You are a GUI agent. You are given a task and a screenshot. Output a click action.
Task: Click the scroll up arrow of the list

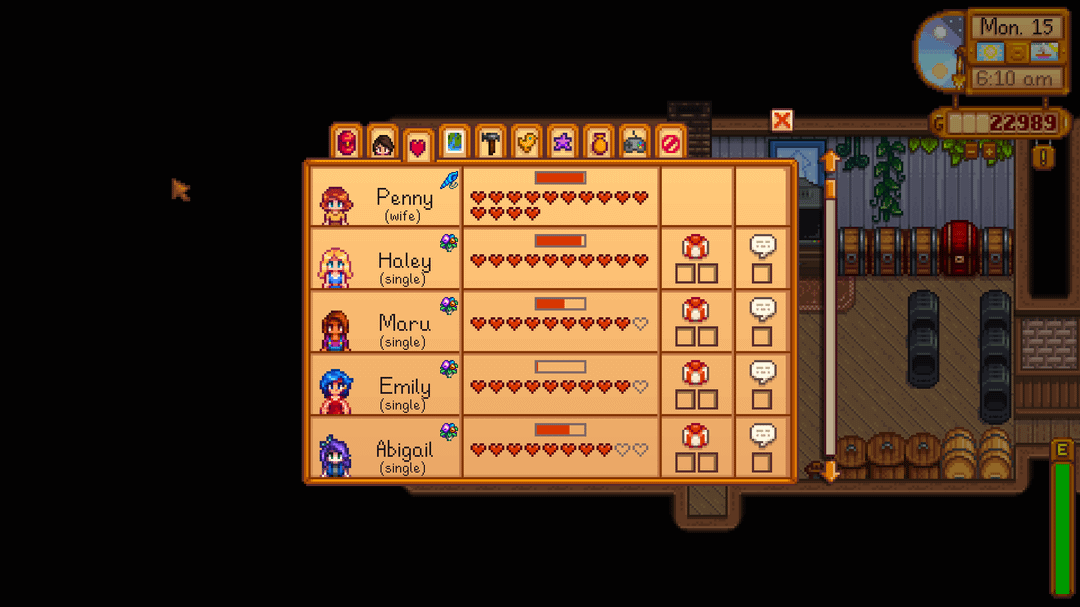(x=829, y=160)
